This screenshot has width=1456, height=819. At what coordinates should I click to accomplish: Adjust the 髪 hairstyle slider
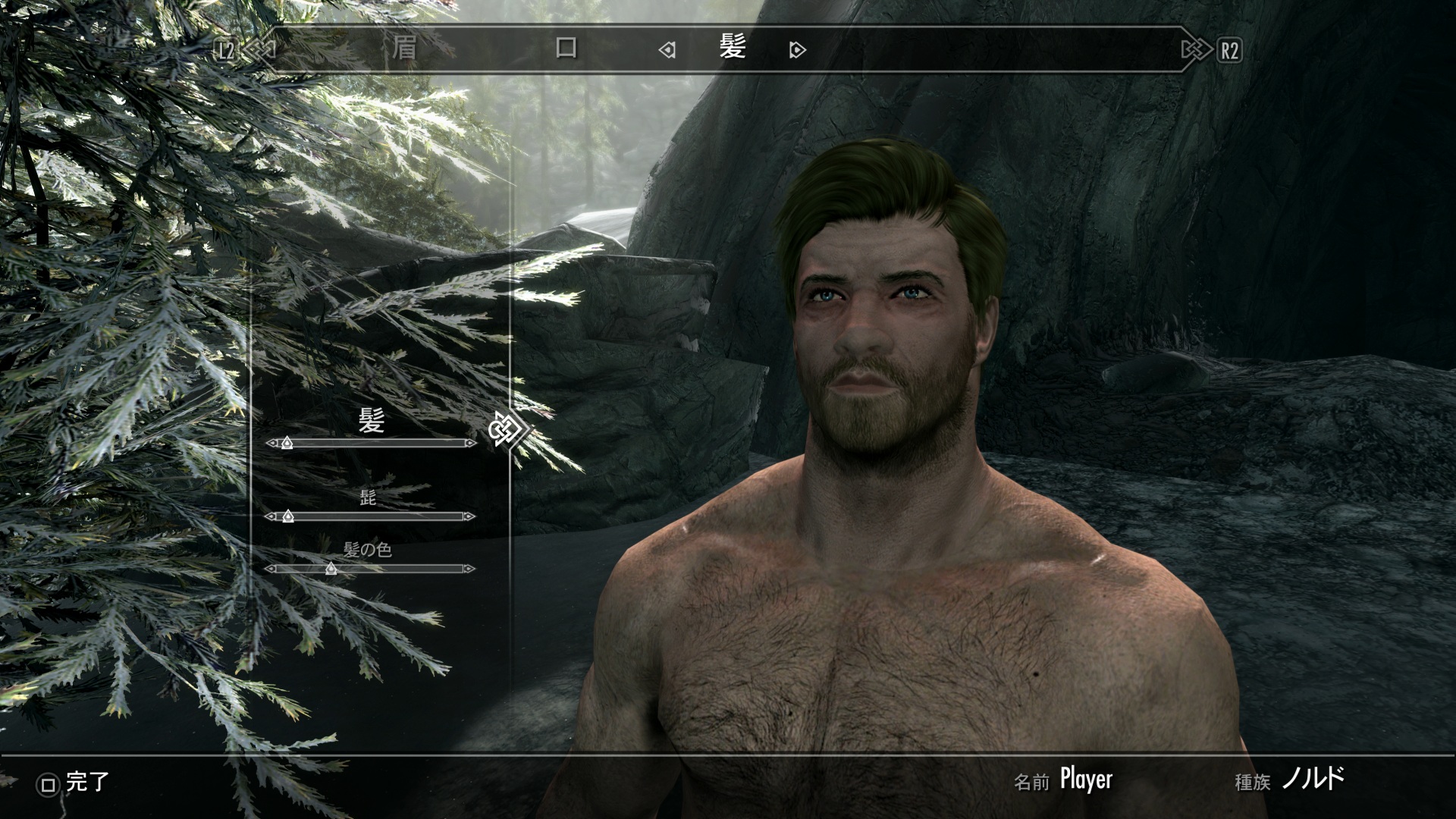pyautogui.click(x=287, y=443)
